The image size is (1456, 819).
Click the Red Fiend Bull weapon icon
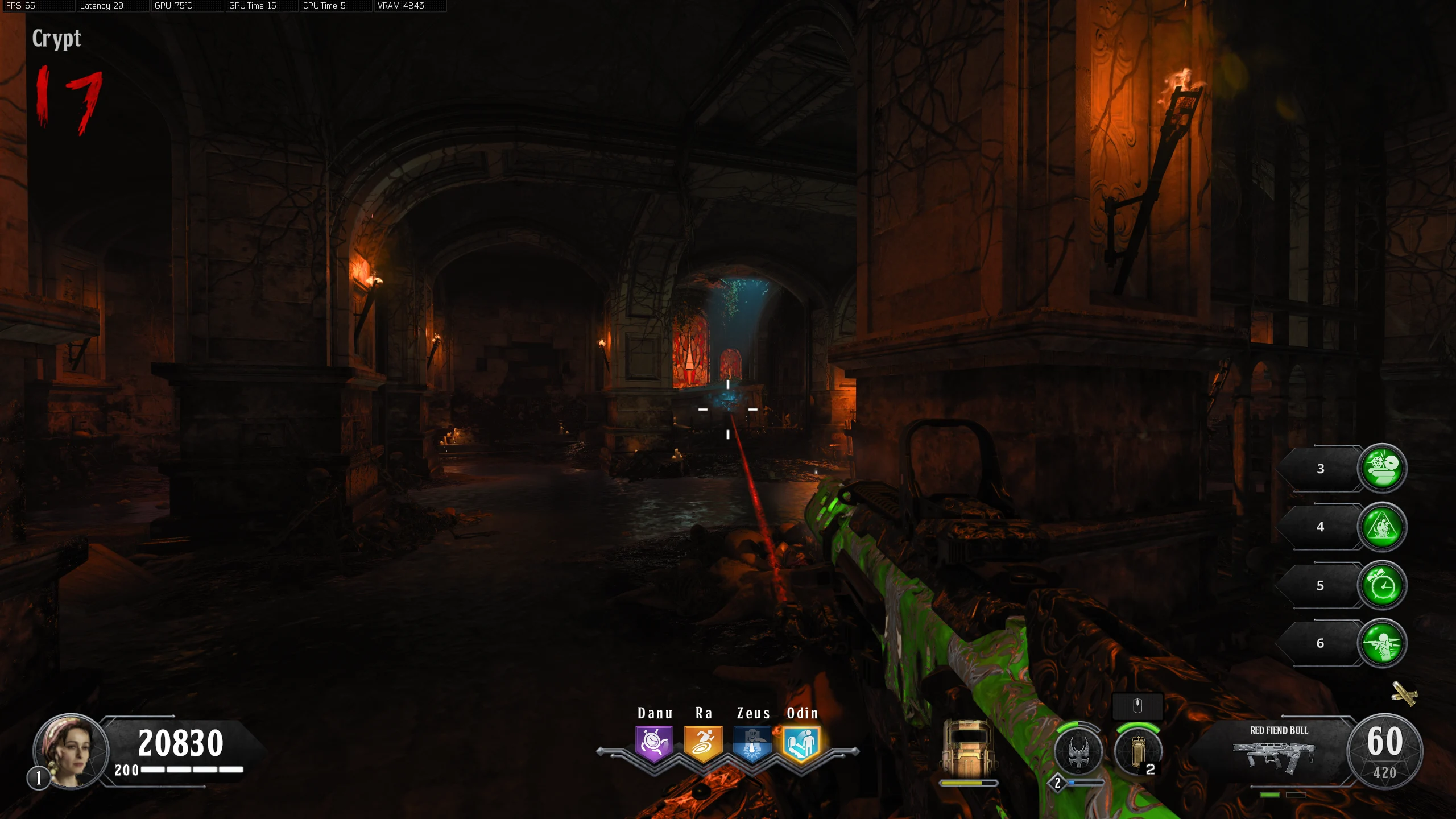[x=1274, y=756]
